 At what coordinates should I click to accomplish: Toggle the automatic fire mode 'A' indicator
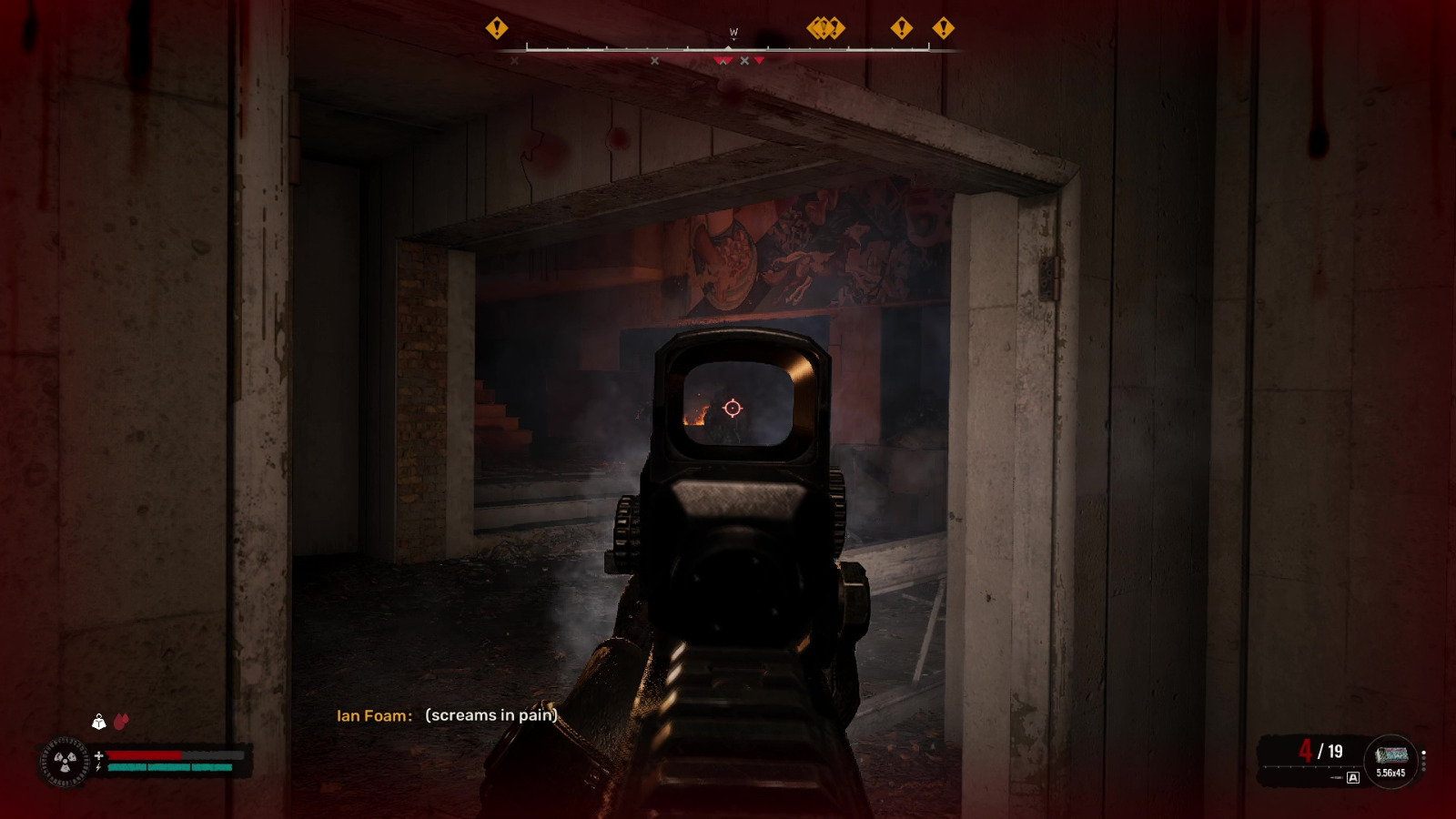[x=1353, y=777]
